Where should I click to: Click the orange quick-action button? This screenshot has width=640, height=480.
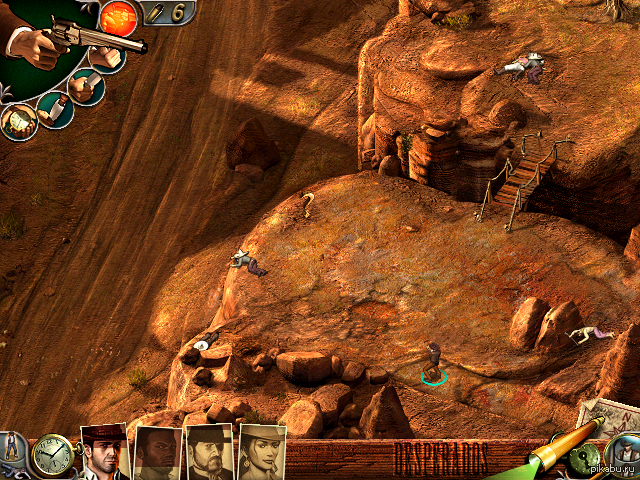[119, 17]
